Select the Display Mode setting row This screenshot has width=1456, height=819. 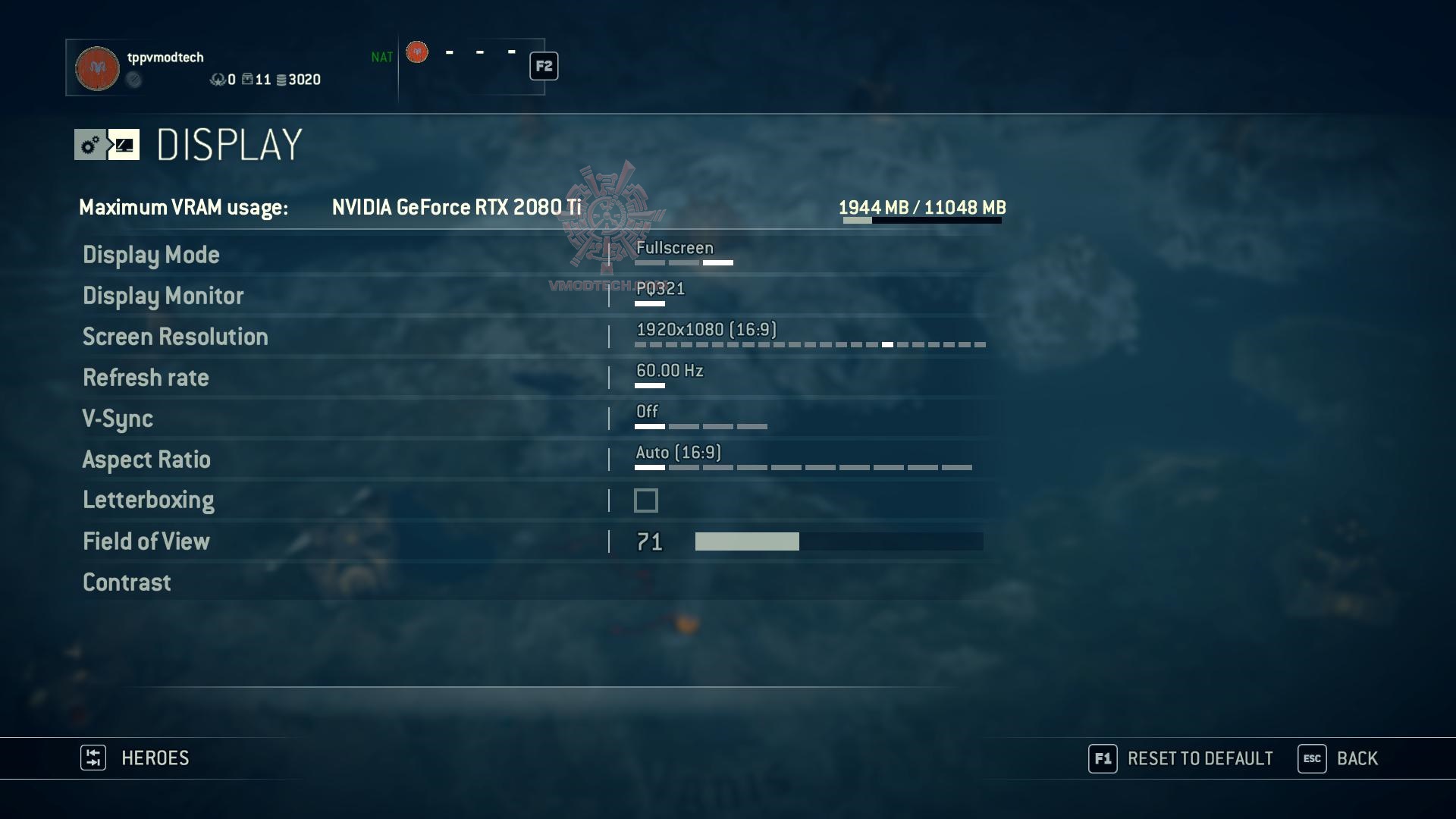(x=151, y=255)
